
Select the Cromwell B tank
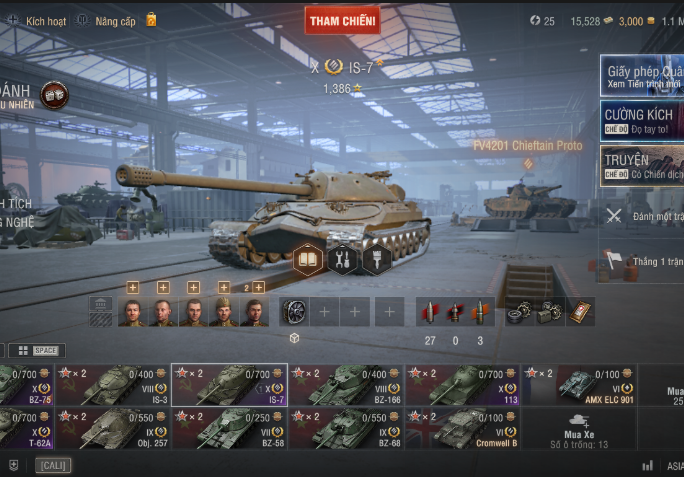pos(463,428)
